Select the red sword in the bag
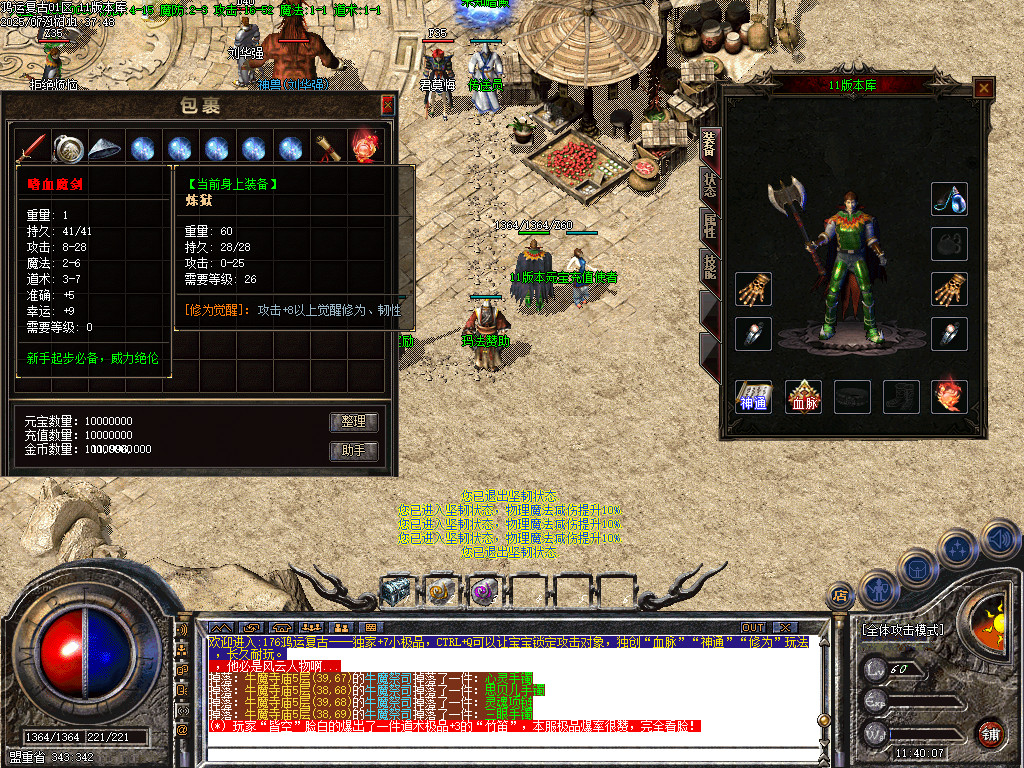 click(32, 148)
